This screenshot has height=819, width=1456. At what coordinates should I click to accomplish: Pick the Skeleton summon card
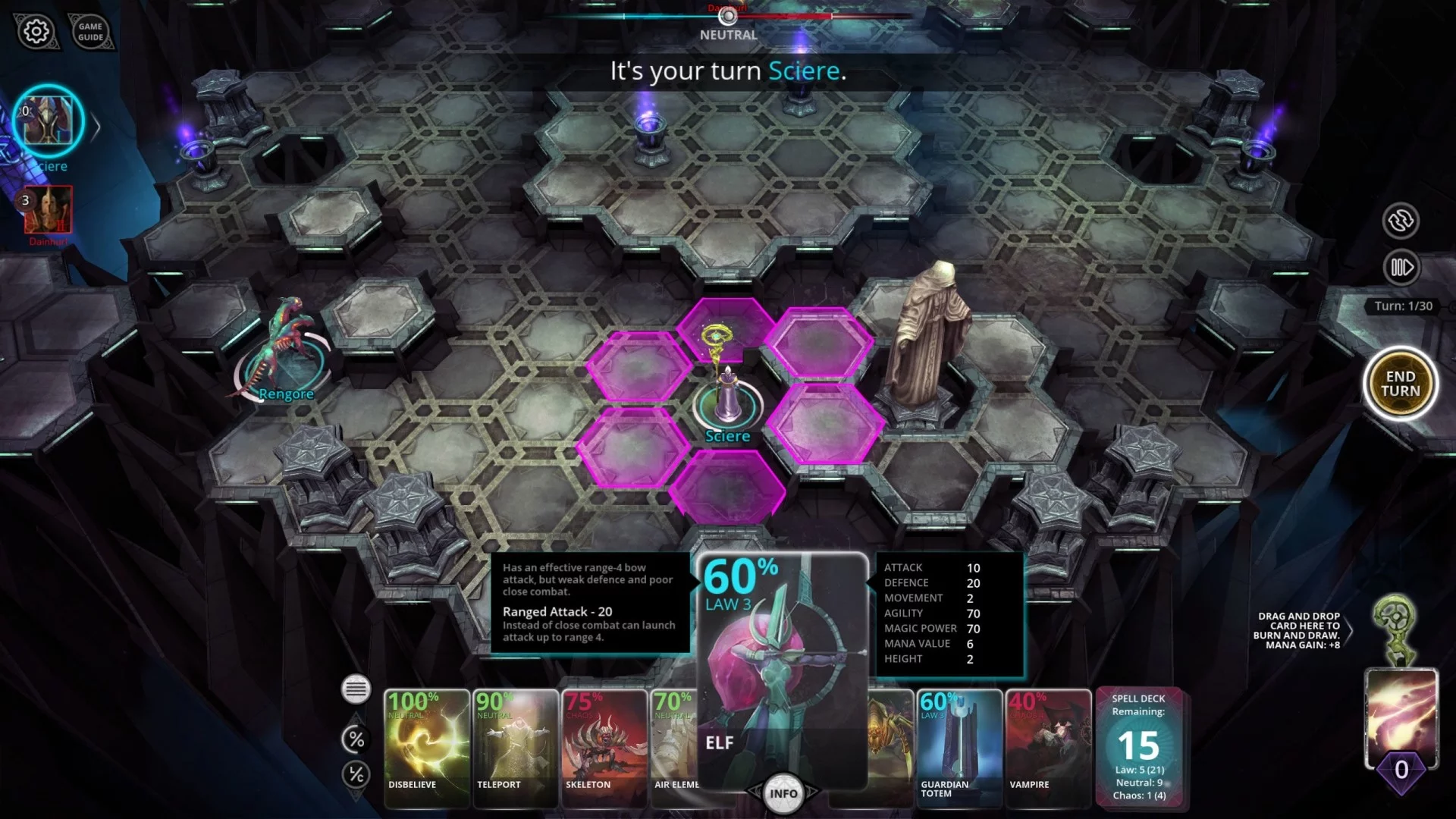tap(604, 747)
